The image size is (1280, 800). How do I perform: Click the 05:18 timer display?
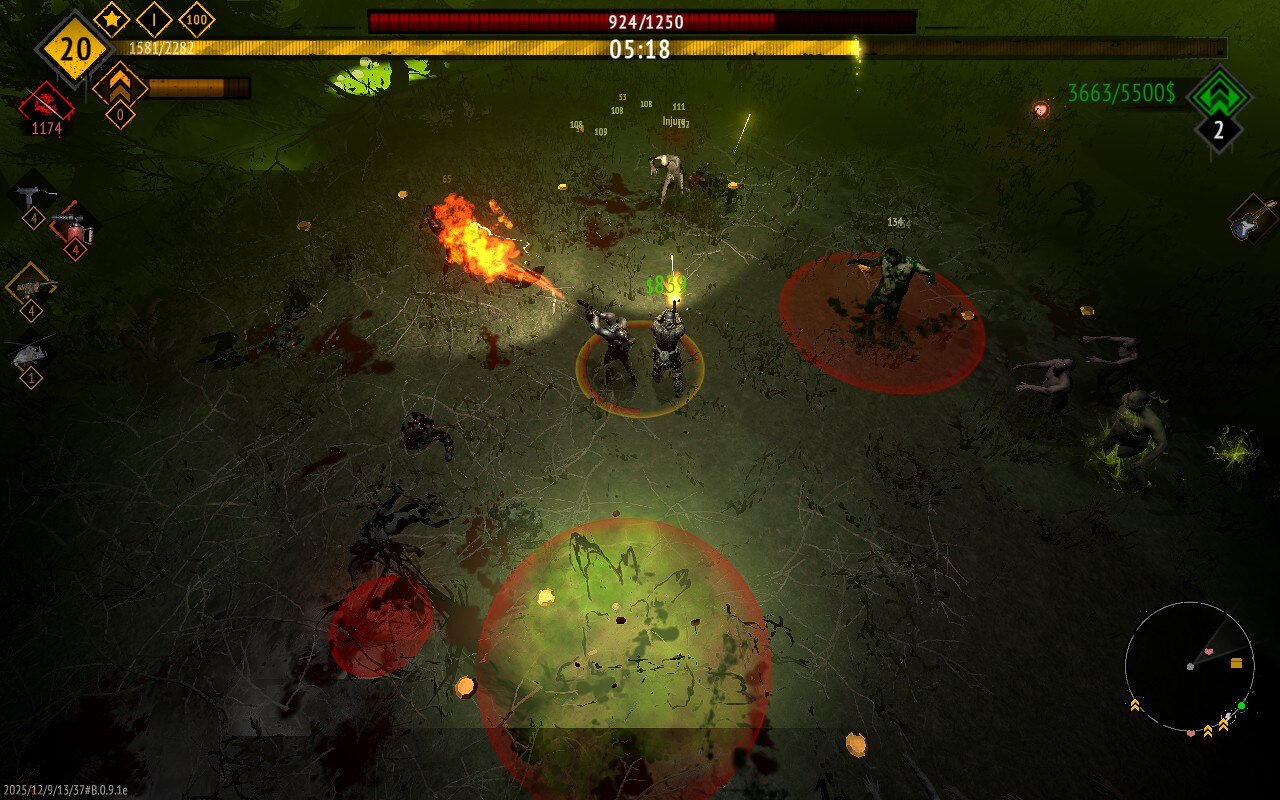coord(640,50)
